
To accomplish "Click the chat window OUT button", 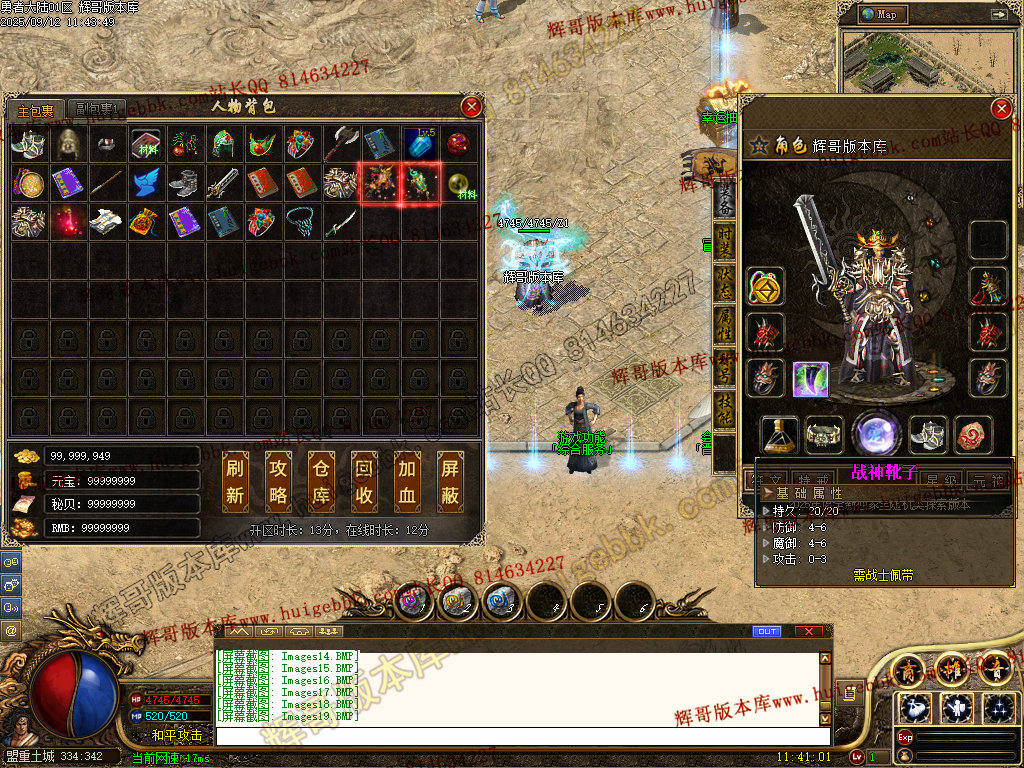I will (766, 631).
